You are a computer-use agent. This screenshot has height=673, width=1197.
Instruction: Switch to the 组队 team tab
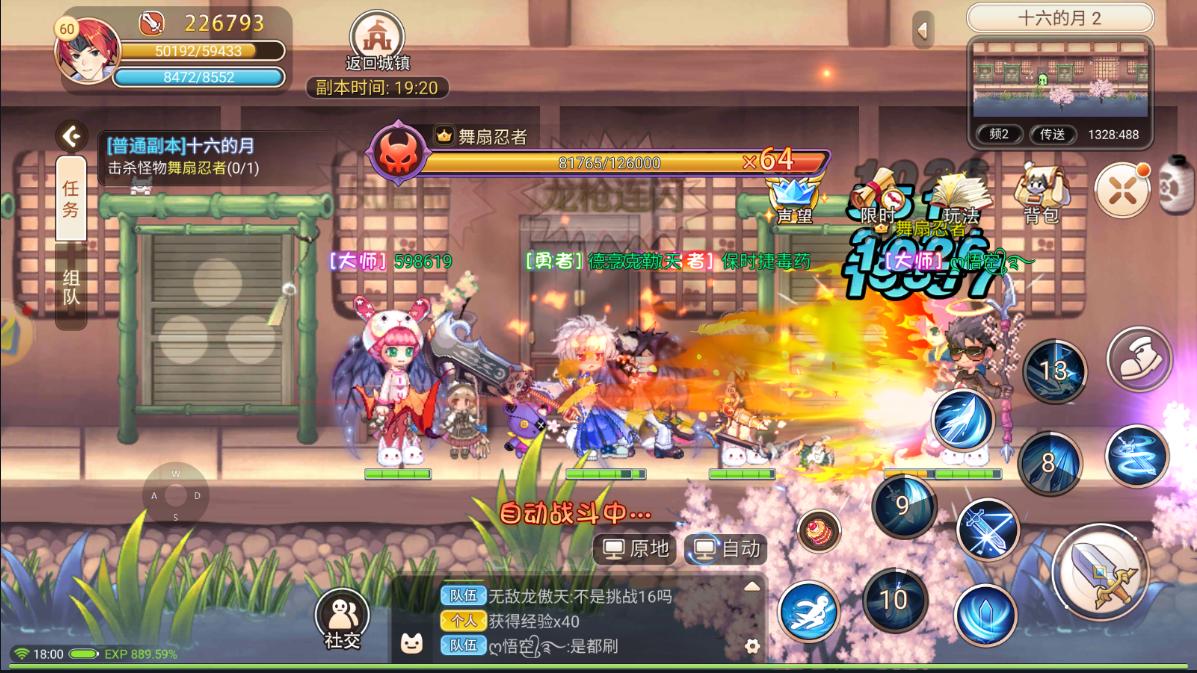tap(71, 286)
